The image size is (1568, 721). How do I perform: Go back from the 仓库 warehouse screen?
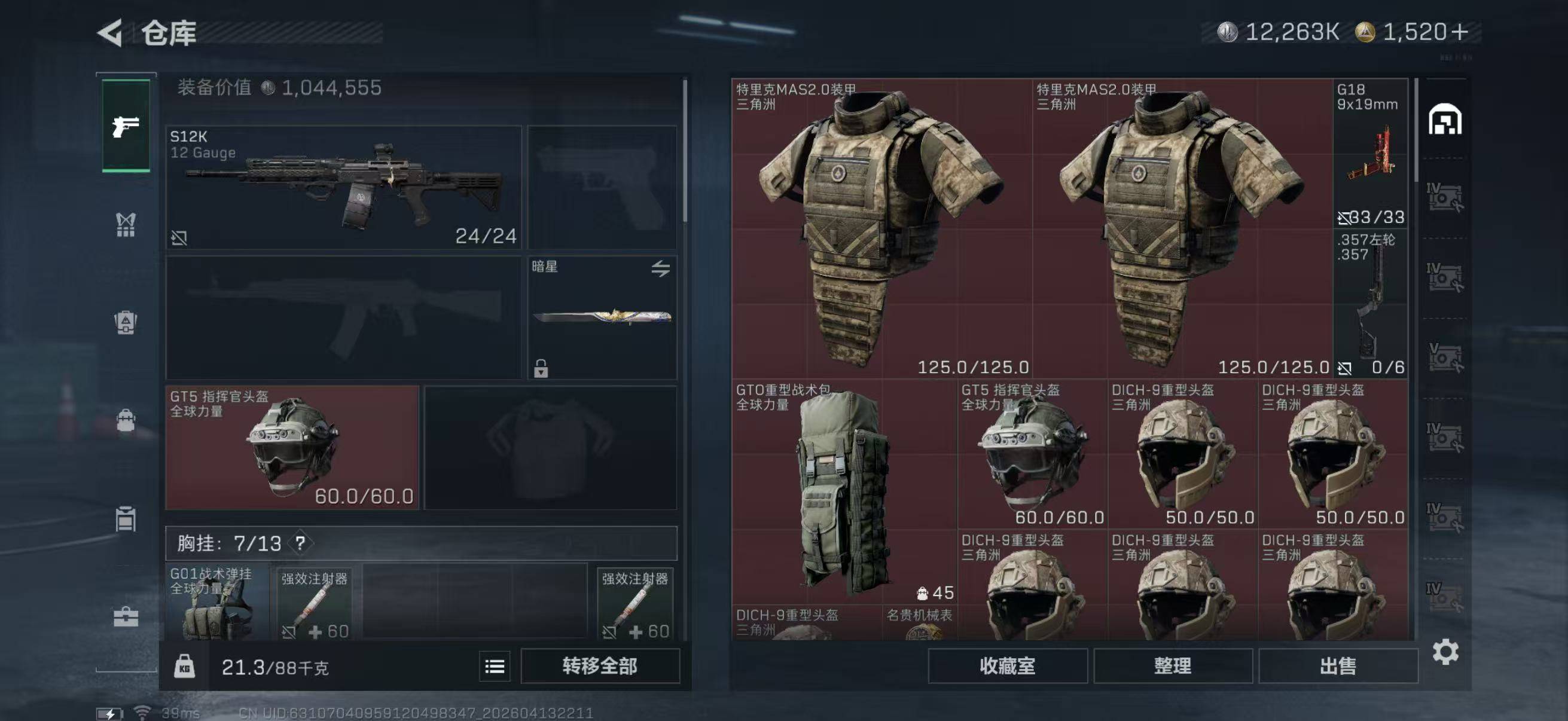point(111,33)
